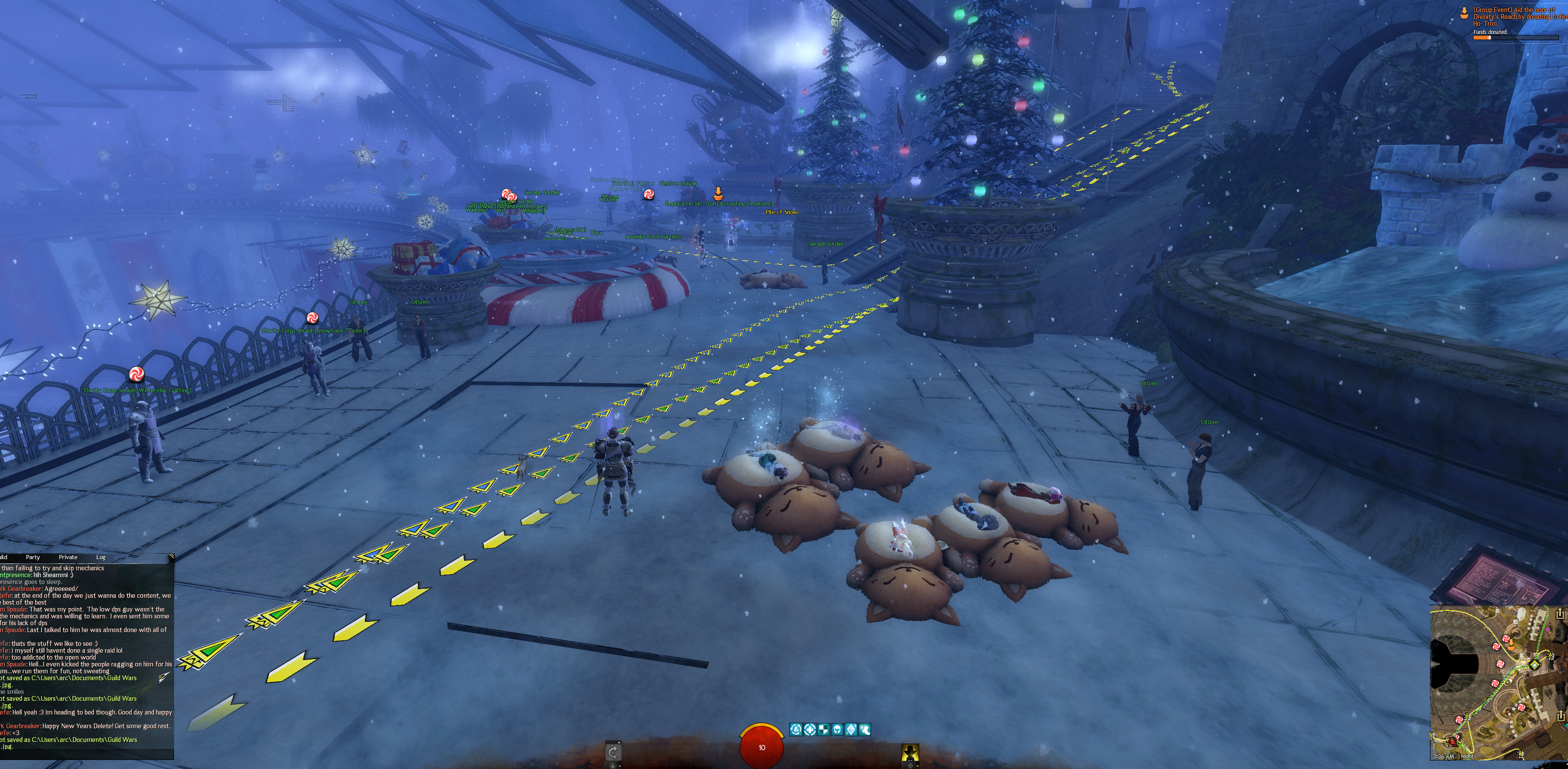The height and width of the screenshot is (769, 1568).
Task: Click the winged boot swiftness icon
Action: click(864, 730)
